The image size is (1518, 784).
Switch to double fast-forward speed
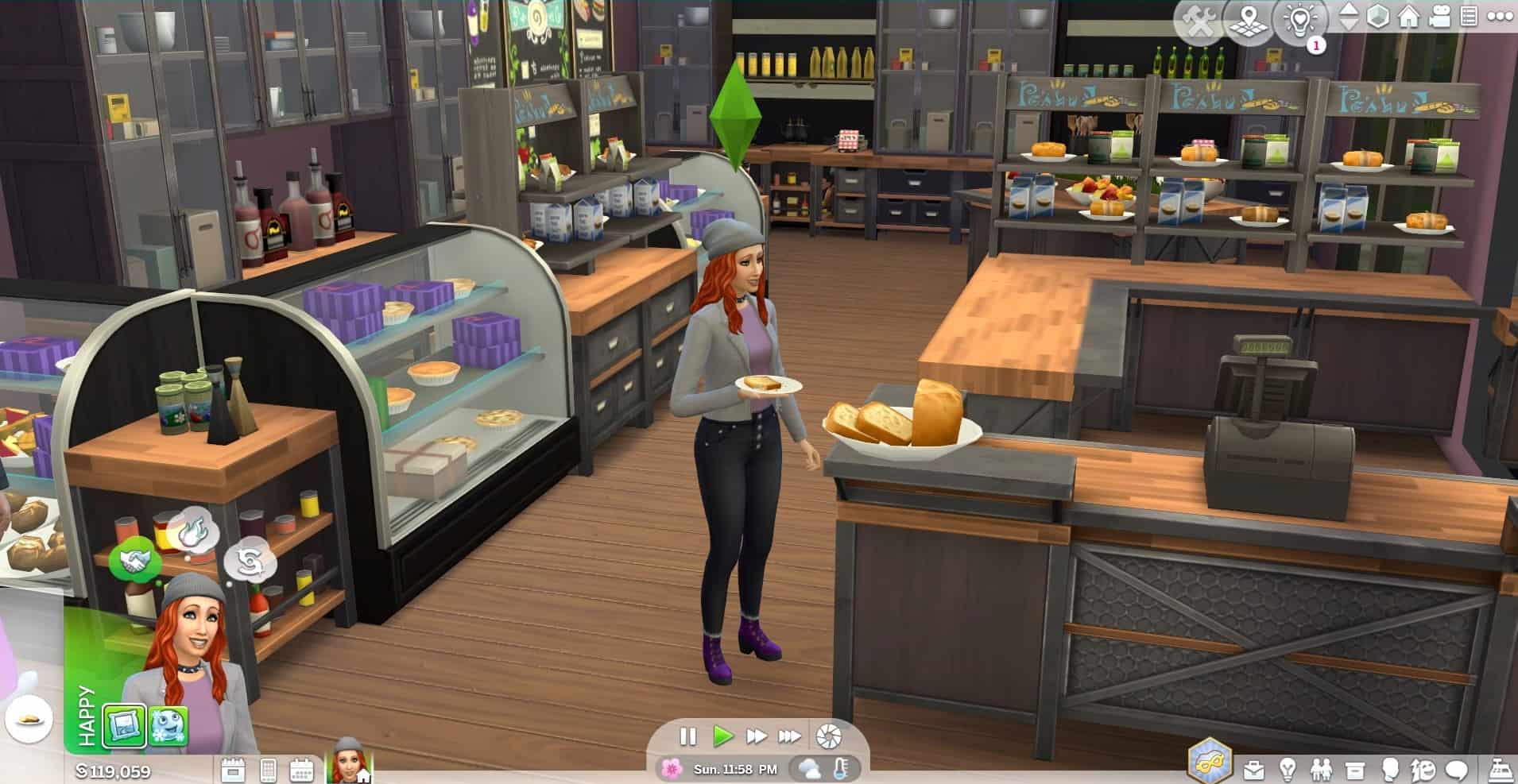click(756, 736)
